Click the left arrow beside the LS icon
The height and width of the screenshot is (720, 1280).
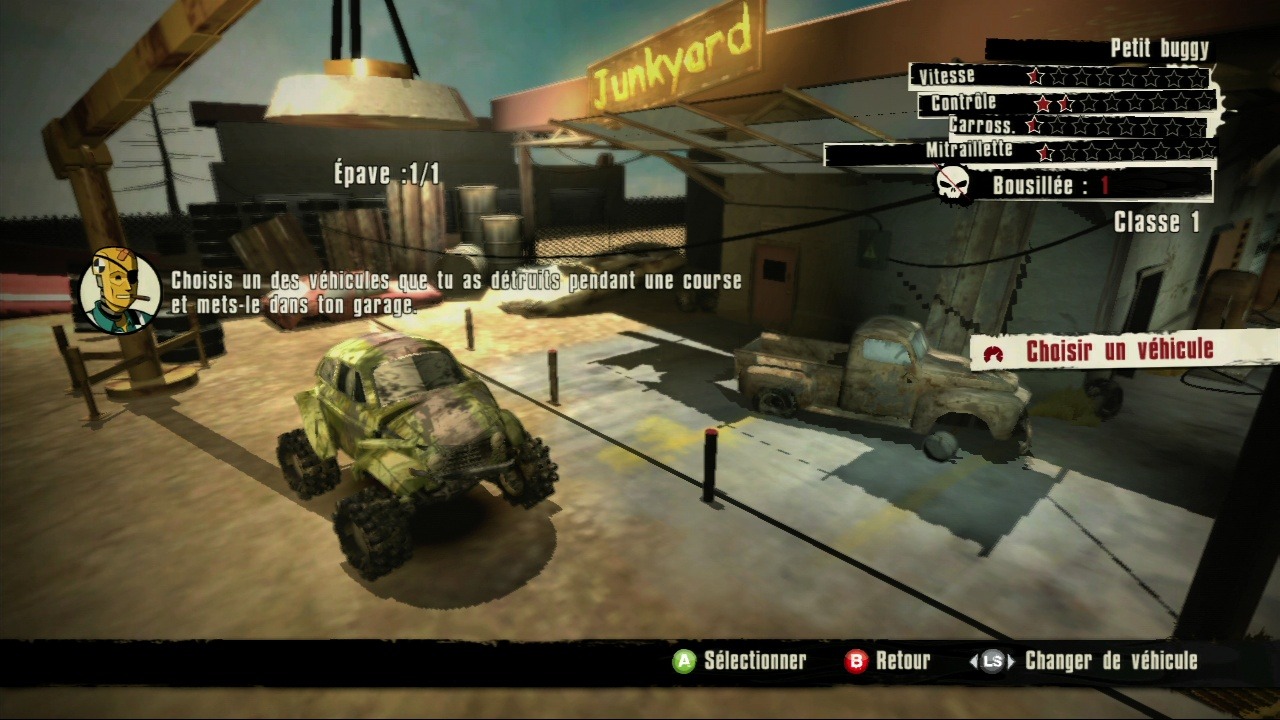coord(972,660)
